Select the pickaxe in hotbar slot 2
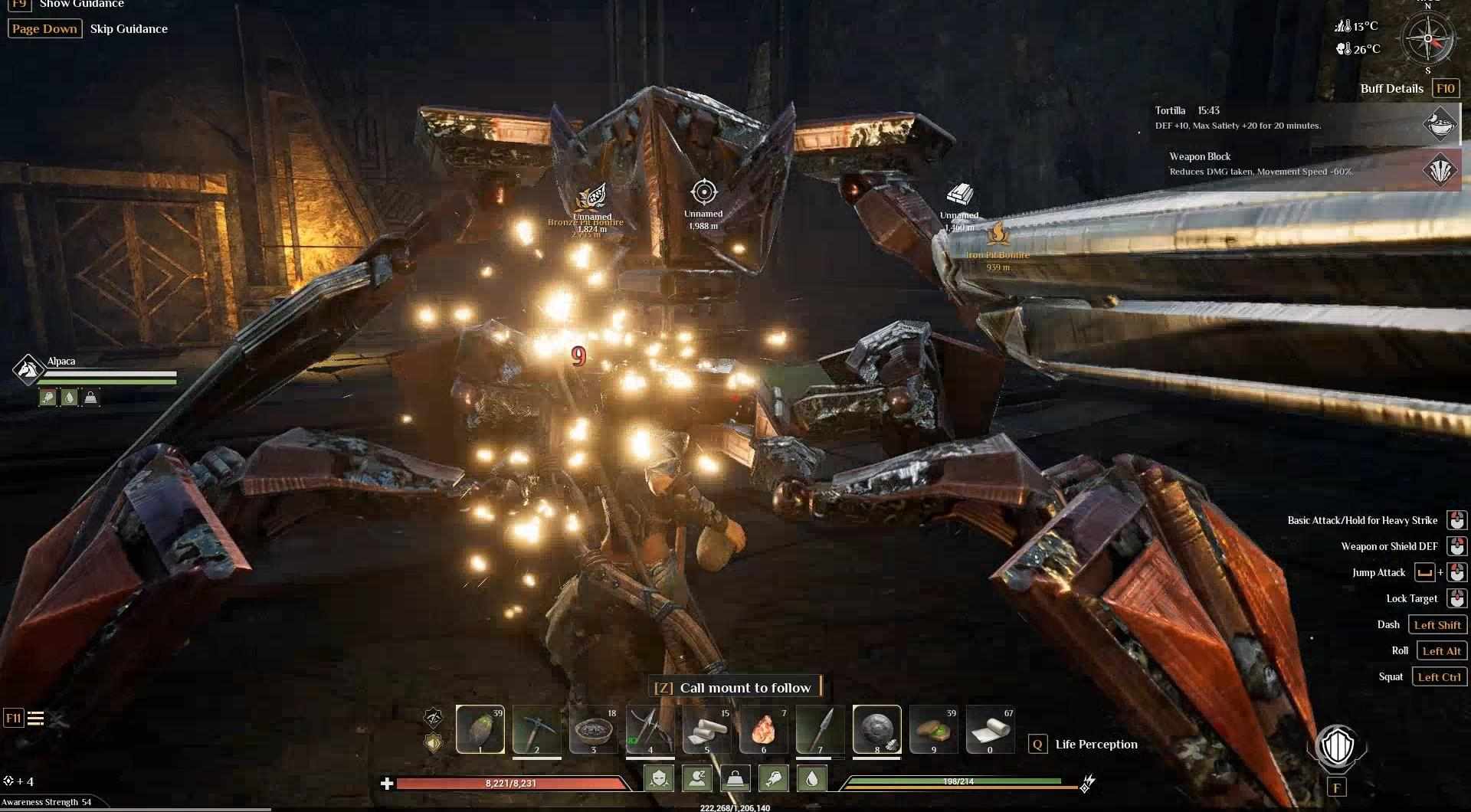Image resolution: width=1471 pixels, height=812 pixels. 536,729
